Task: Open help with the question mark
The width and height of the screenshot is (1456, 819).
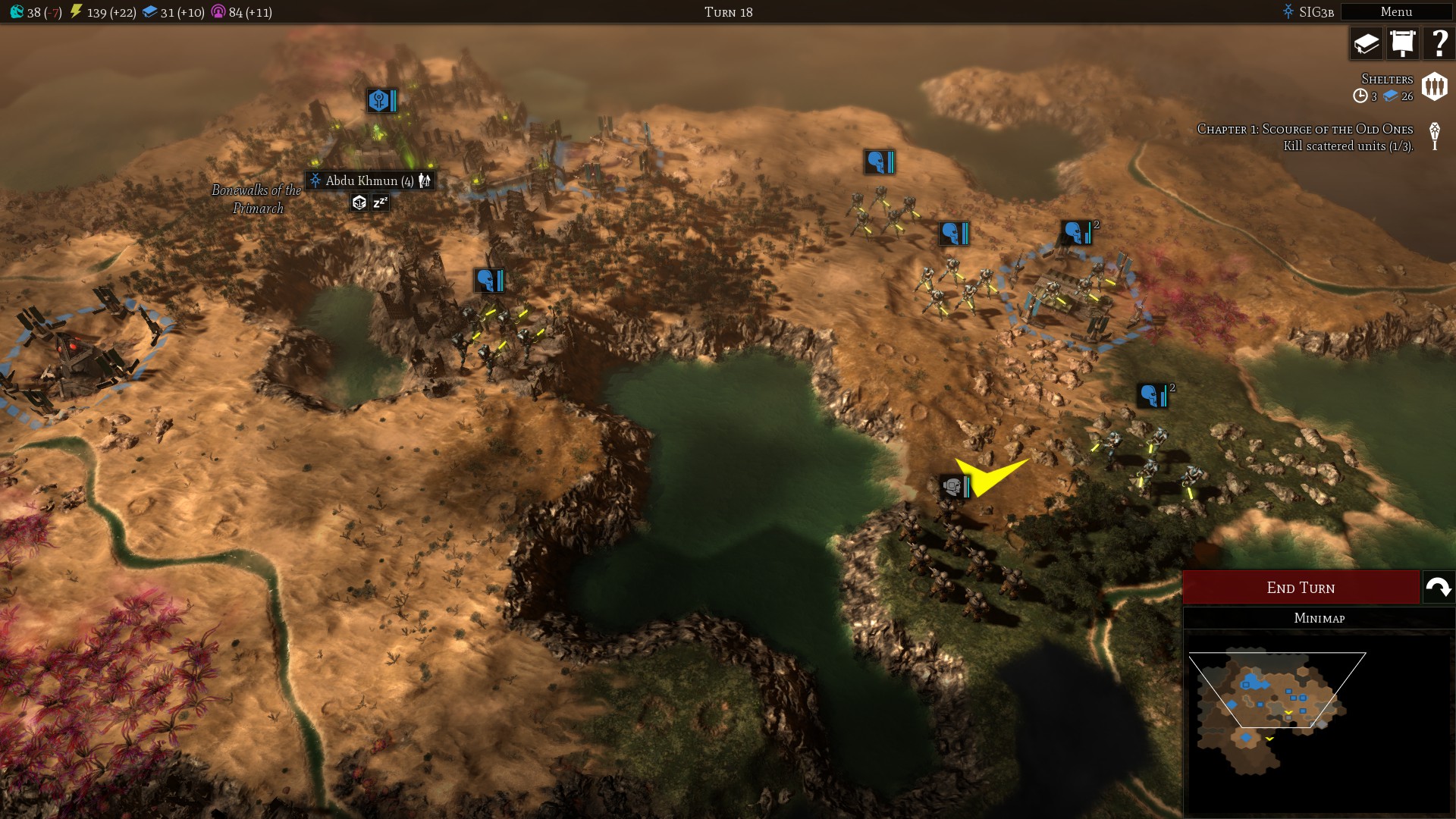Action: 1439,43
